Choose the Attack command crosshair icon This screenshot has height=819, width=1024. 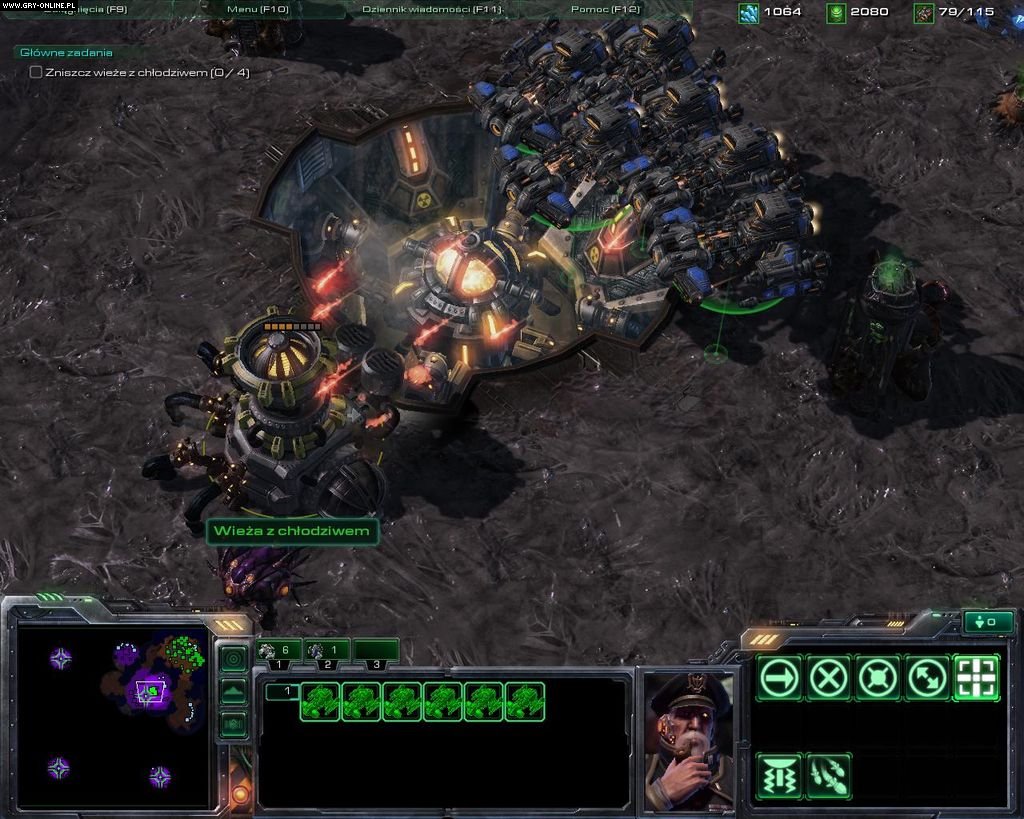pos(976,679)
